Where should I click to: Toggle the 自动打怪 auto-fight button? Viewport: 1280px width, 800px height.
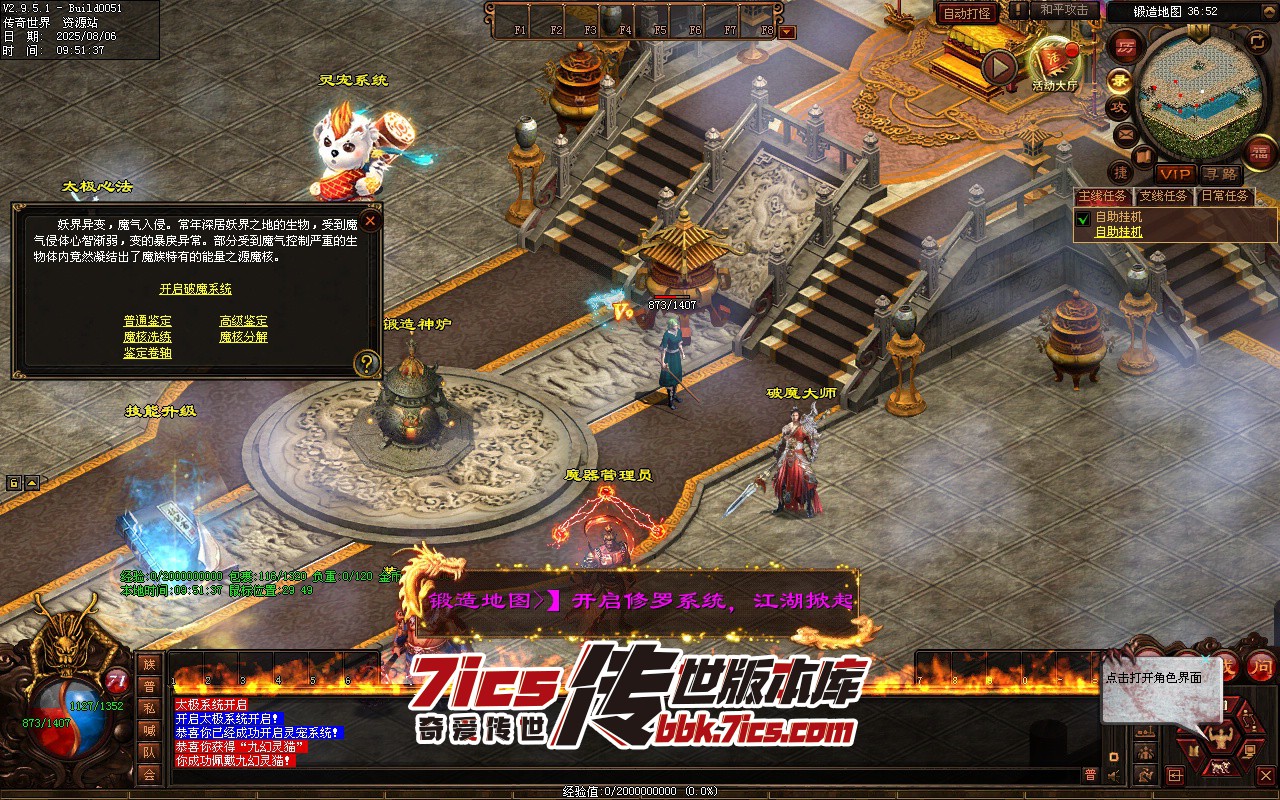click(x=967, y=13)
